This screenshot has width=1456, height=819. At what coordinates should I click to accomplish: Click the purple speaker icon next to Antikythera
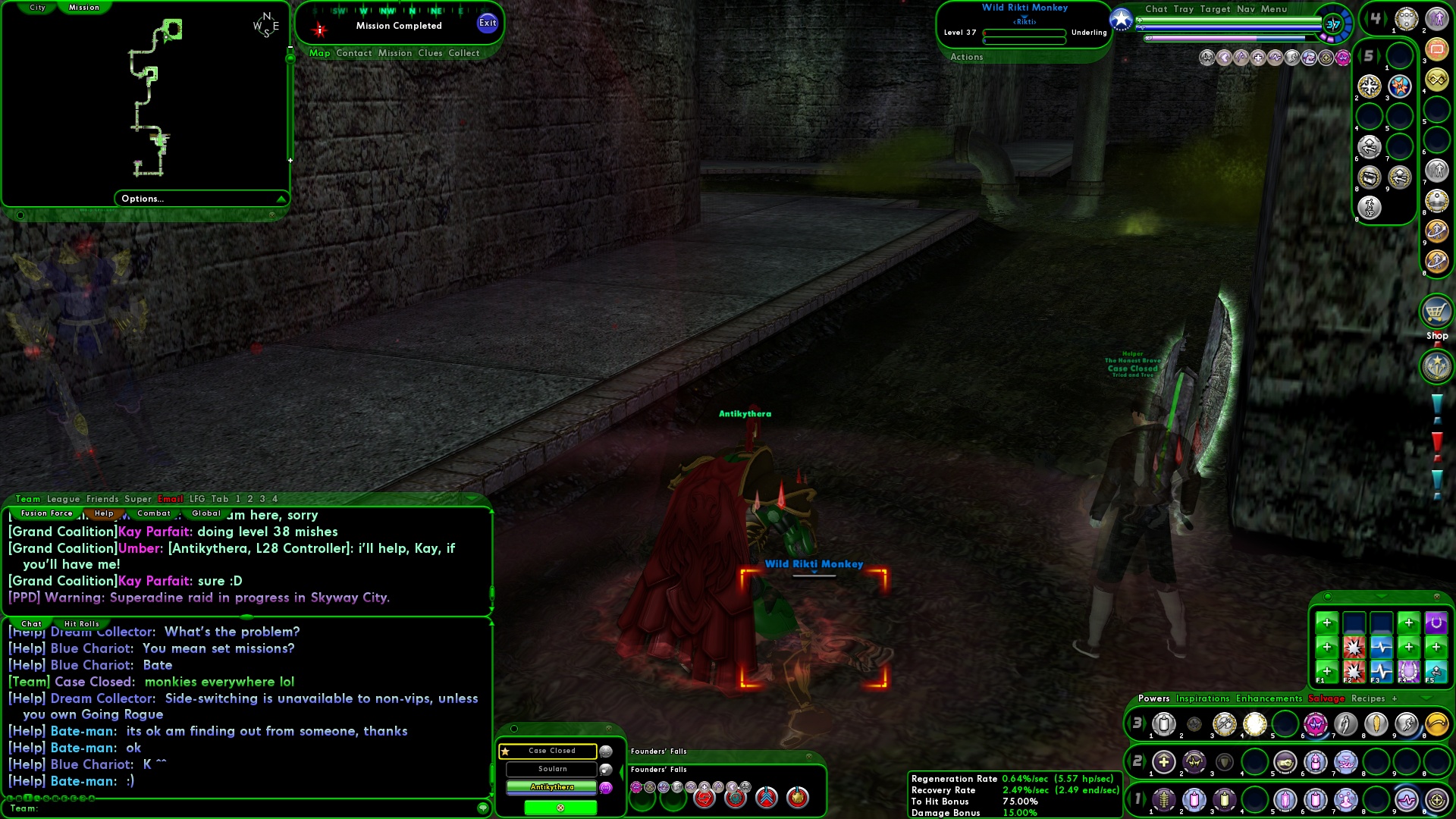605,789
